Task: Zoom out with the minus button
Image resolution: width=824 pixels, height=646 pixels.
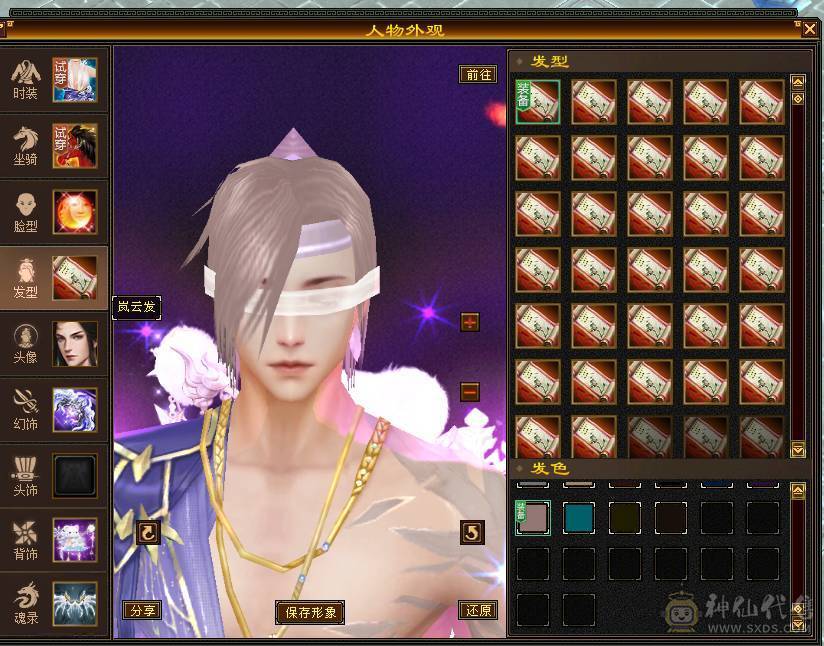Action: (x=470, y=392)
